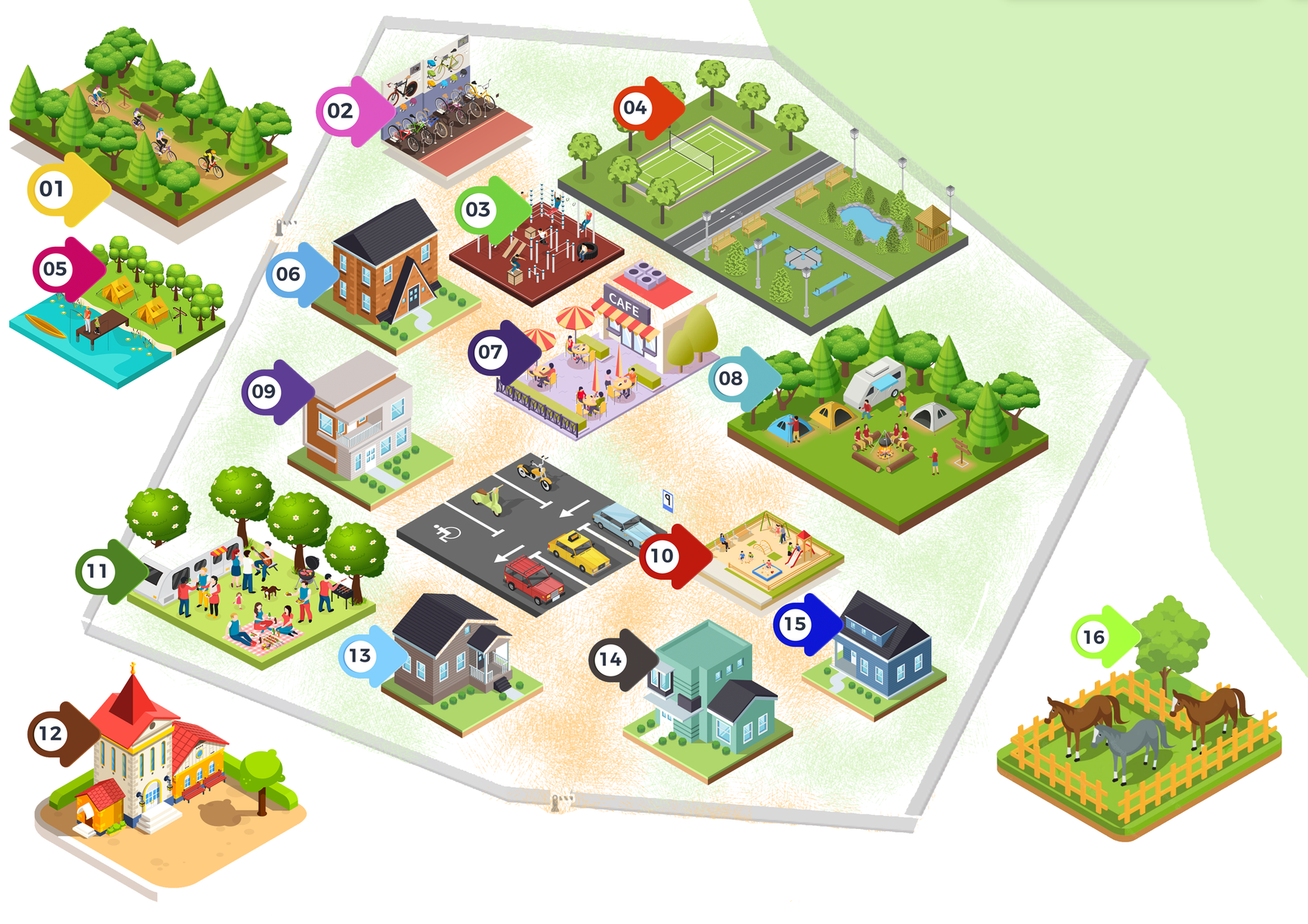Select green marker 11 at the picnic area
The width and height of the screenshot is (1308, 924).
coord(97,571)
